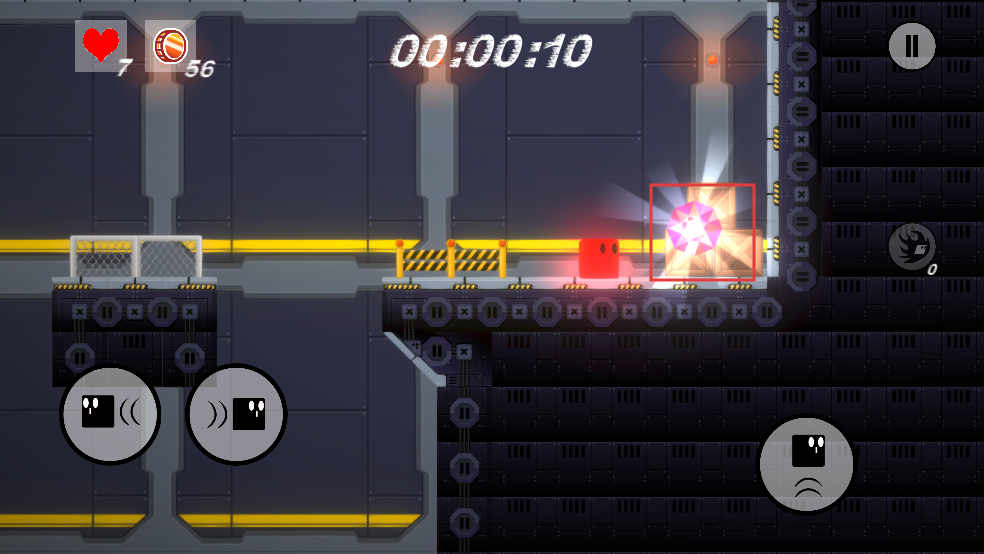Hit the jump control button
The width and height of the screenshot is (984, 554).
pyautogui.click(x=807, y=465)
